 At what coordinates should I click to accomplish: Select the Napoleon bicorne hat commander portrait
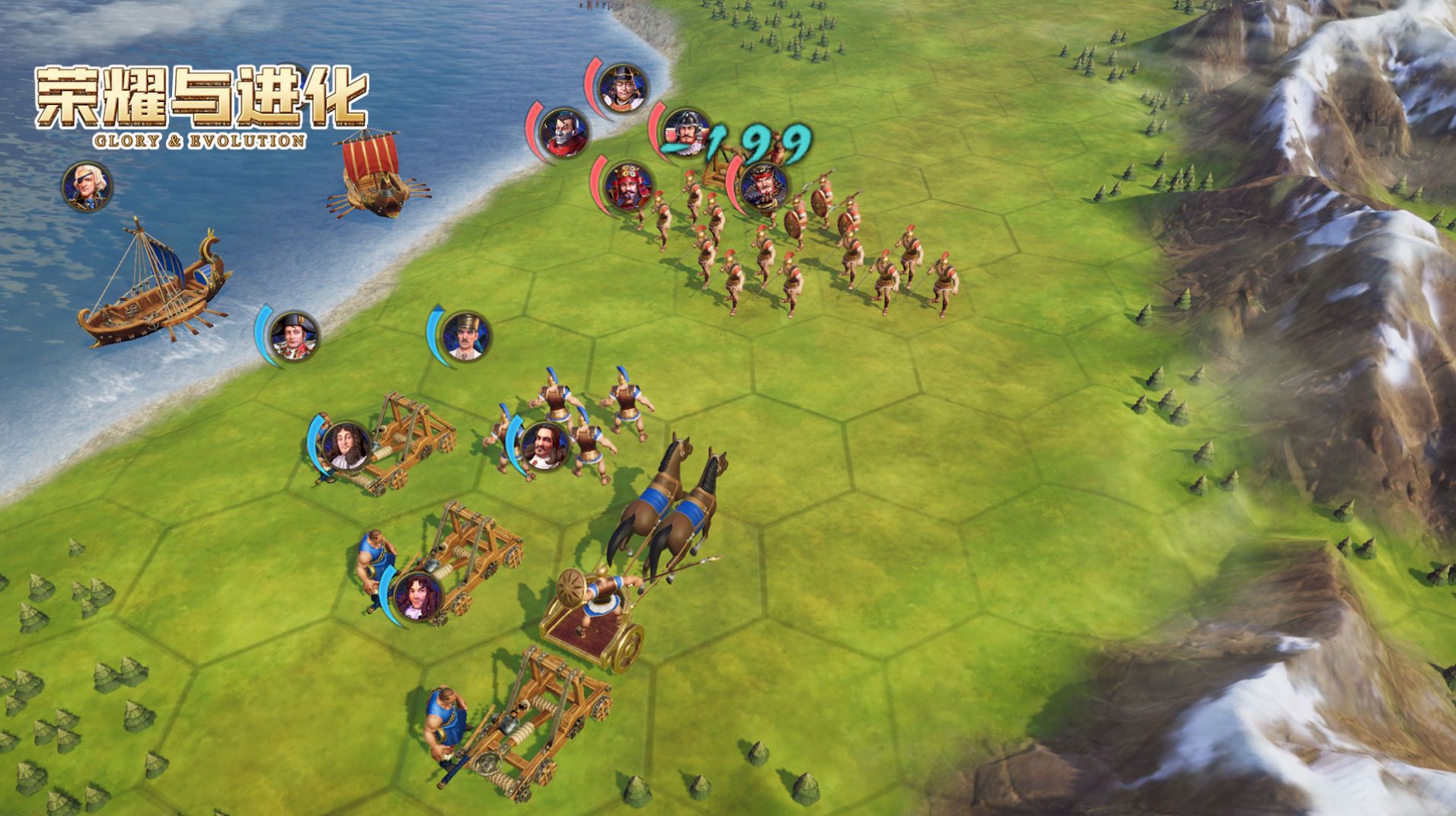292,336
